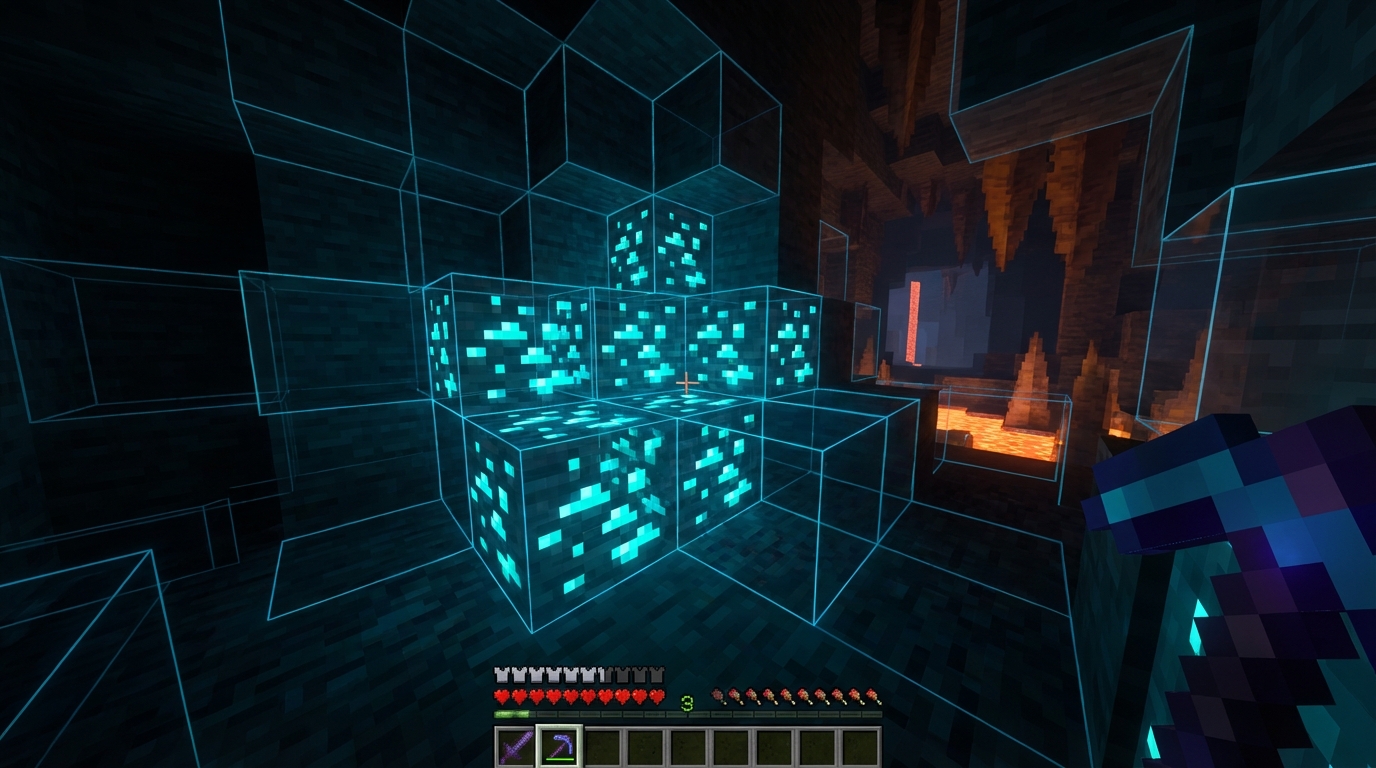Click the third empty hotbar slot
The image size is (1376, 768).
[603, 743]
